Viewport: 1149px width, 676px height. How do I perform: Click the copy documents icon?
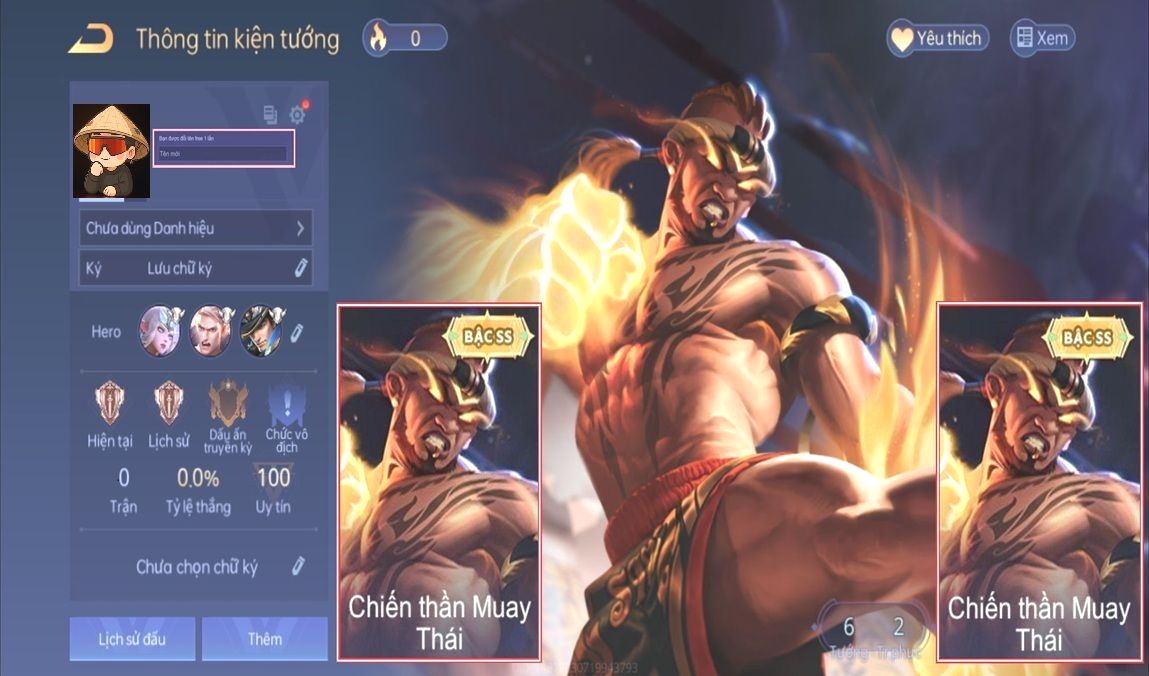(270, 114)
